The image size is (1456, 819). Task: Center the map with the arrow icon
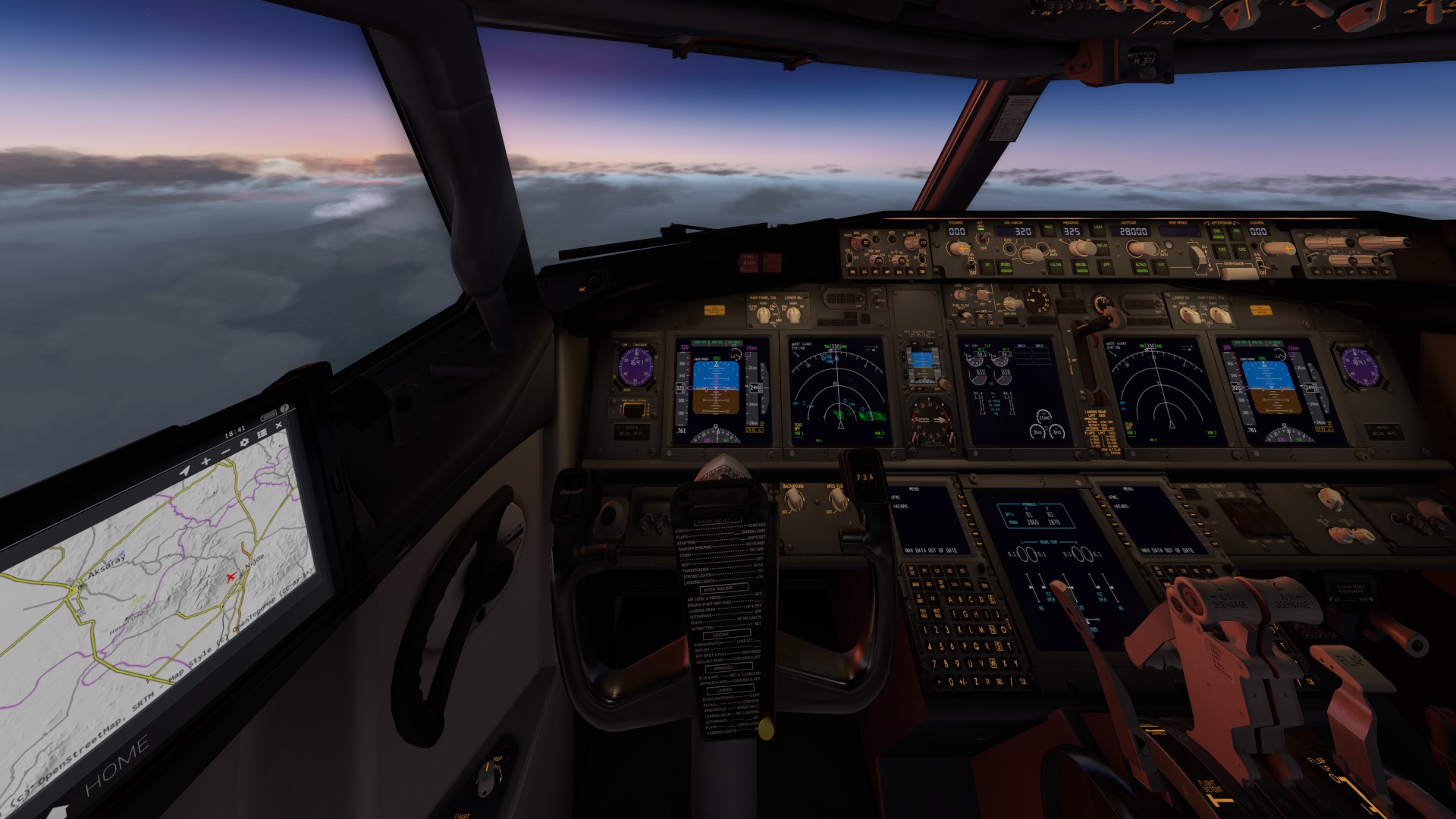point(184,471)
